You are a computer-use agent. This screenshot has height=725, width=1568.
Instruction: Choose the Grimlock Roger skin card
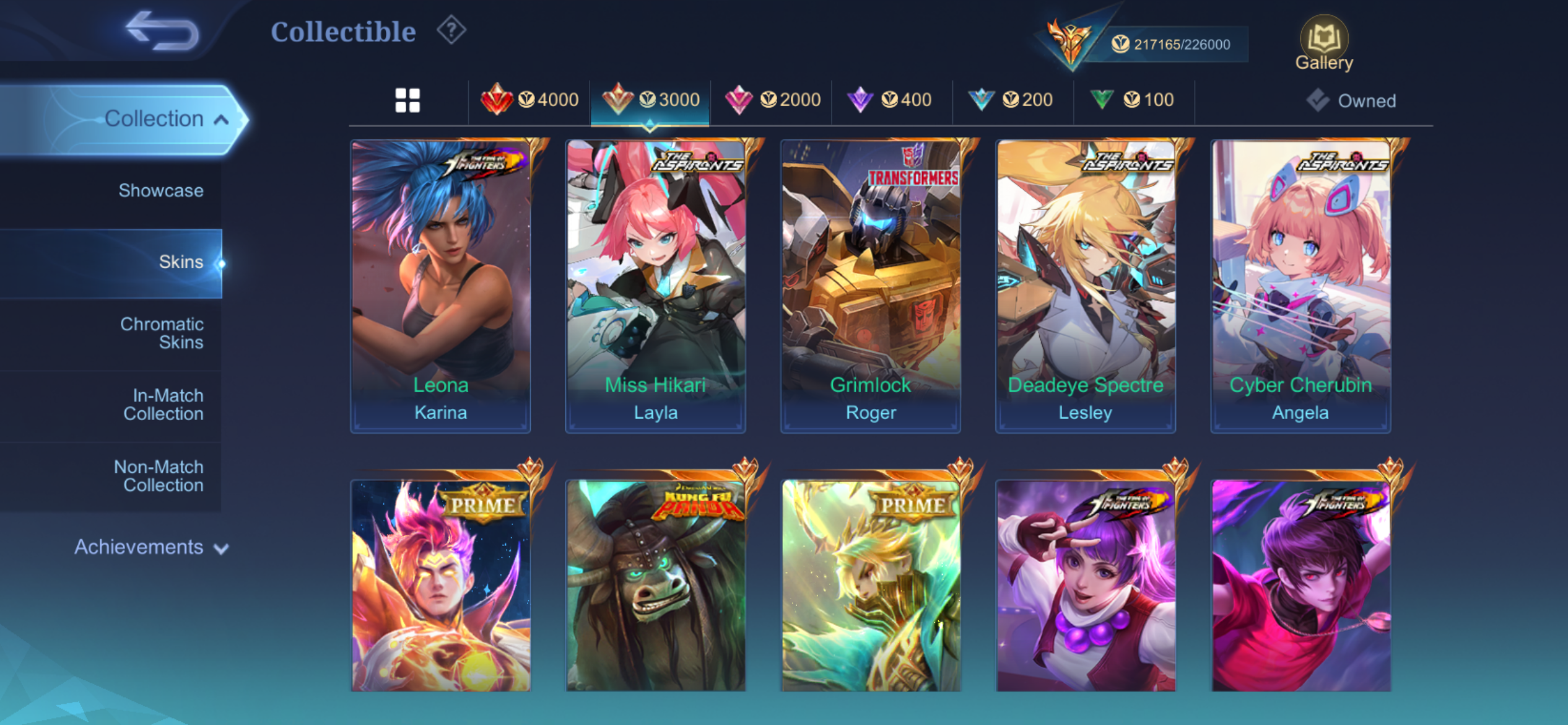click(870, 286)
